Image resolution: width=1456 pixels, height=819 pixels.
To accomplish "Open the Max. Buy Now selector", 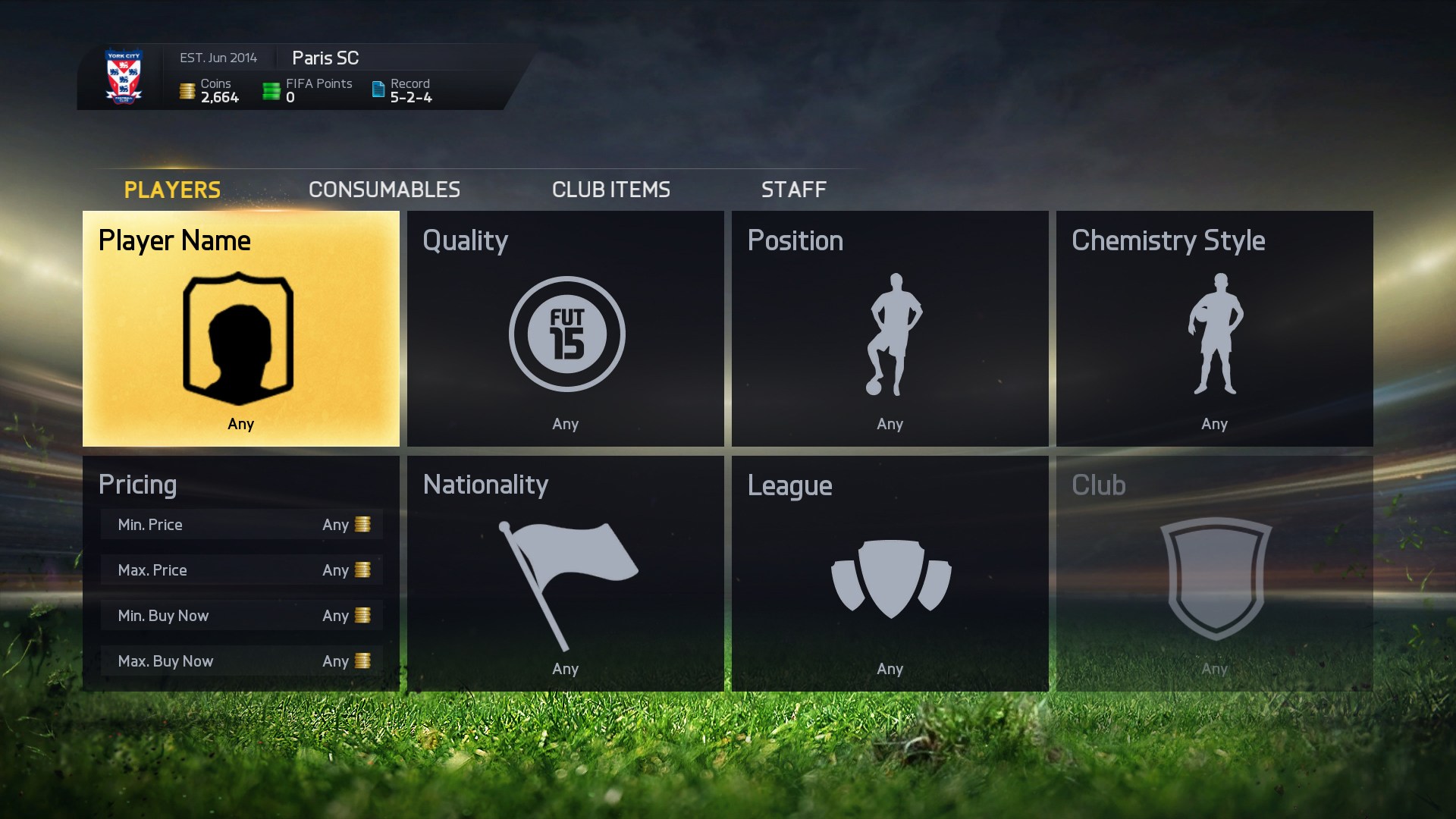I will click(241, 661).
